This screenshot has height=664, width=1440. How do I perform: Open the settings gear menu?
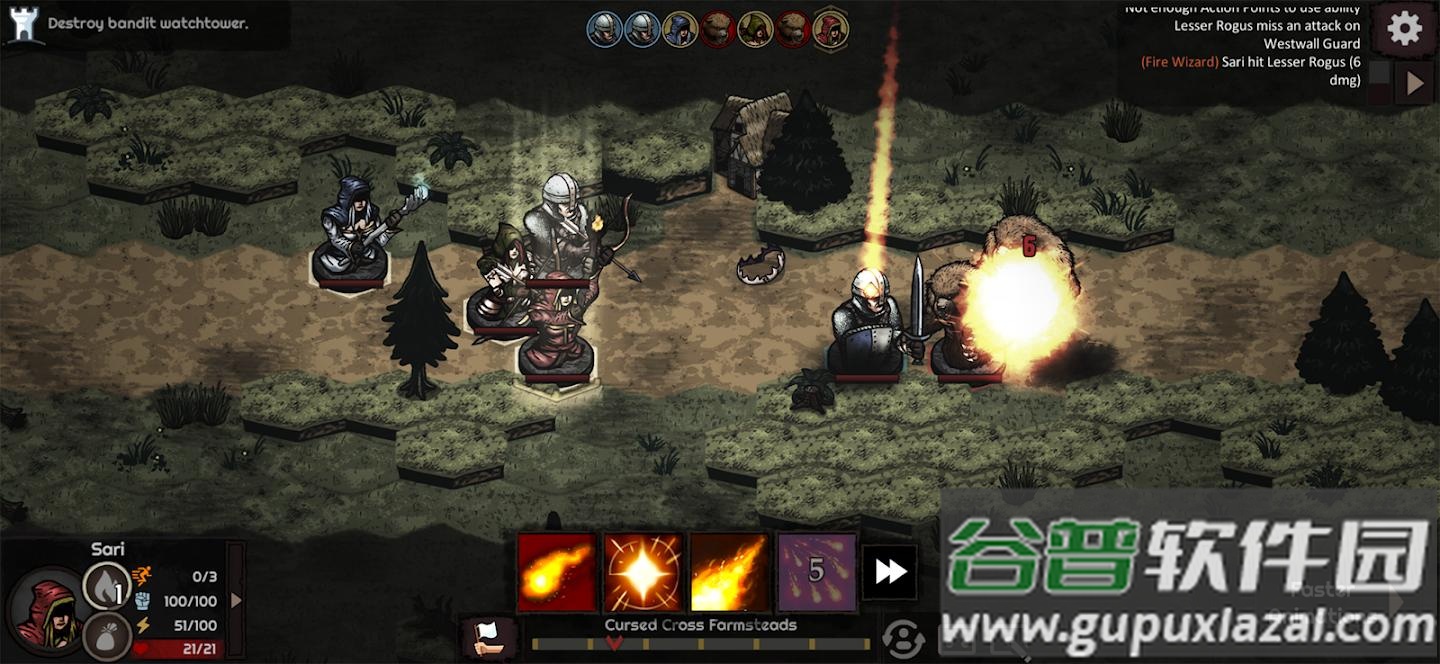[1404, 29]
